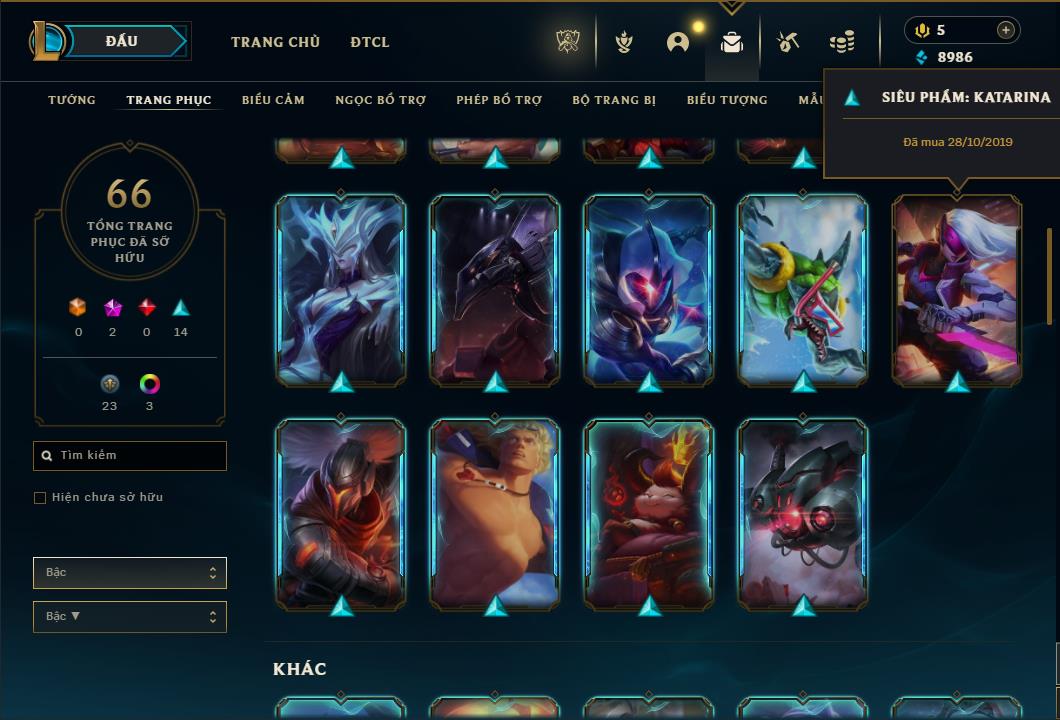Open the TRANG CHỦ home page
The image size is (1060, 720).
tap(275, 42)
